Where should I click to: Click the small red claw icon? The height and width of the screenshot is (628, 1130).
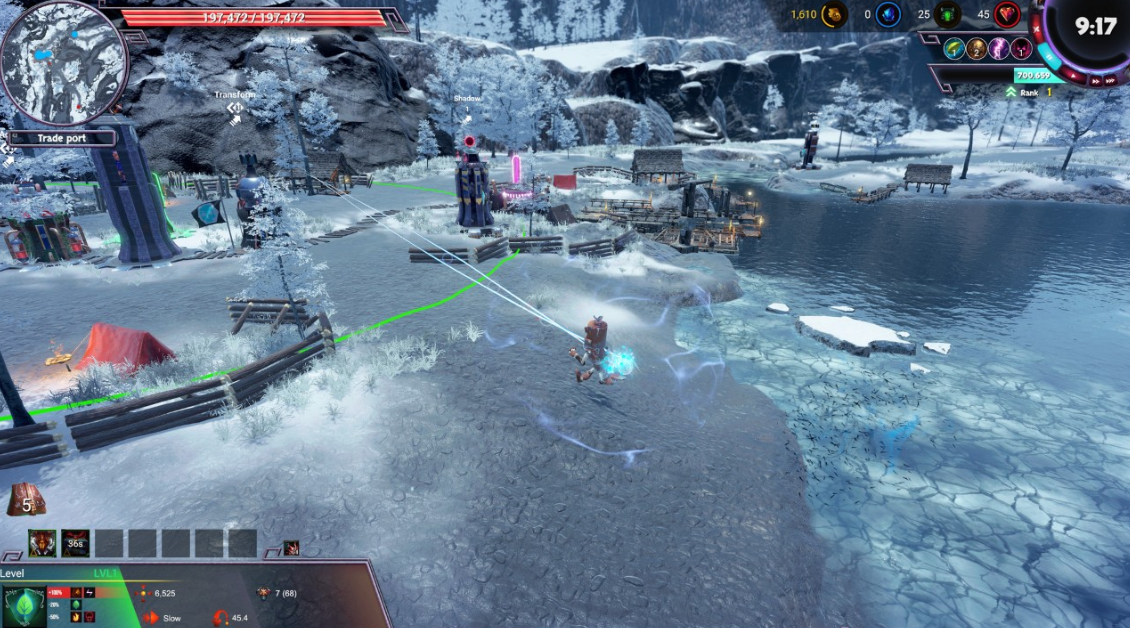[x=291, y=547]
